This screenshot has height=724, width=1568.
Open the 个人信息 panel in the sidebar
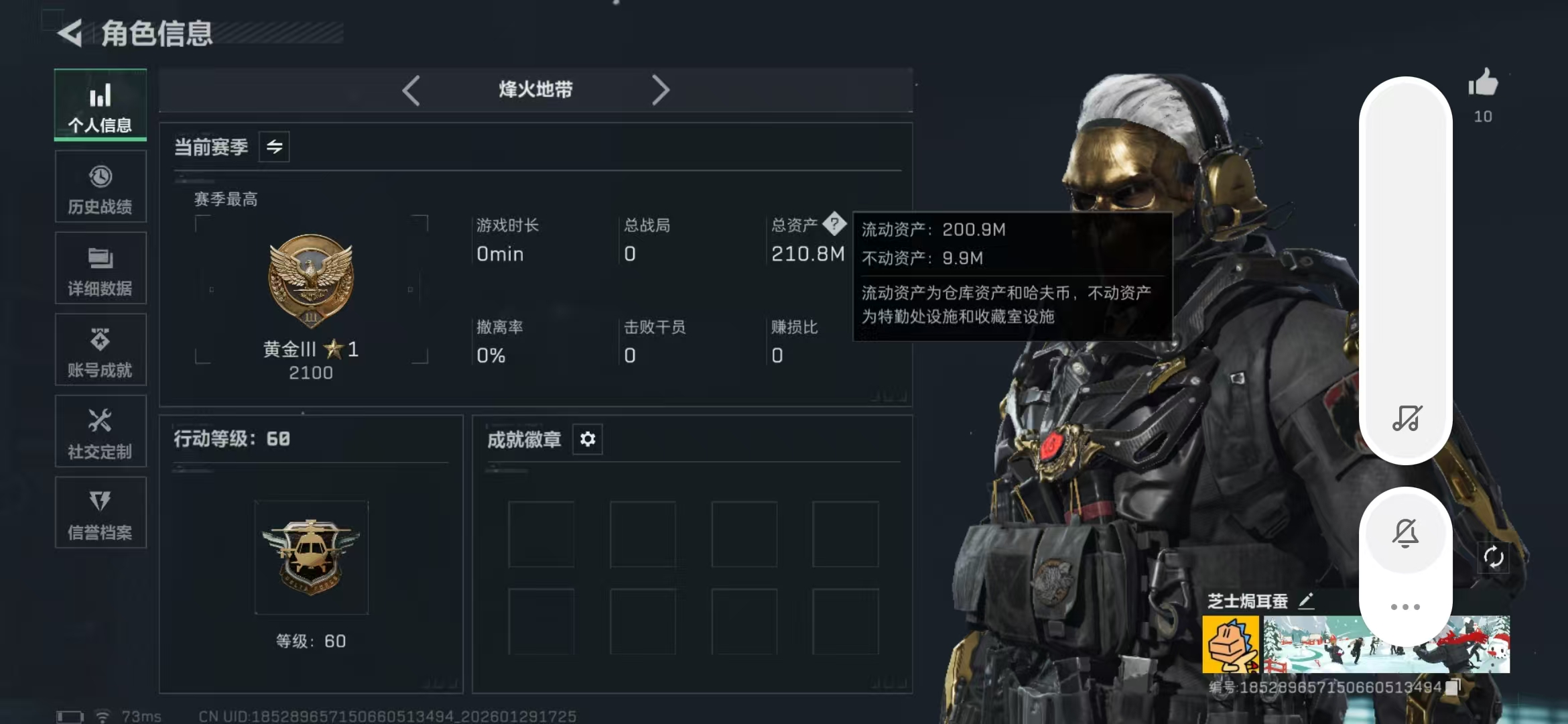[x=100, y=106]
